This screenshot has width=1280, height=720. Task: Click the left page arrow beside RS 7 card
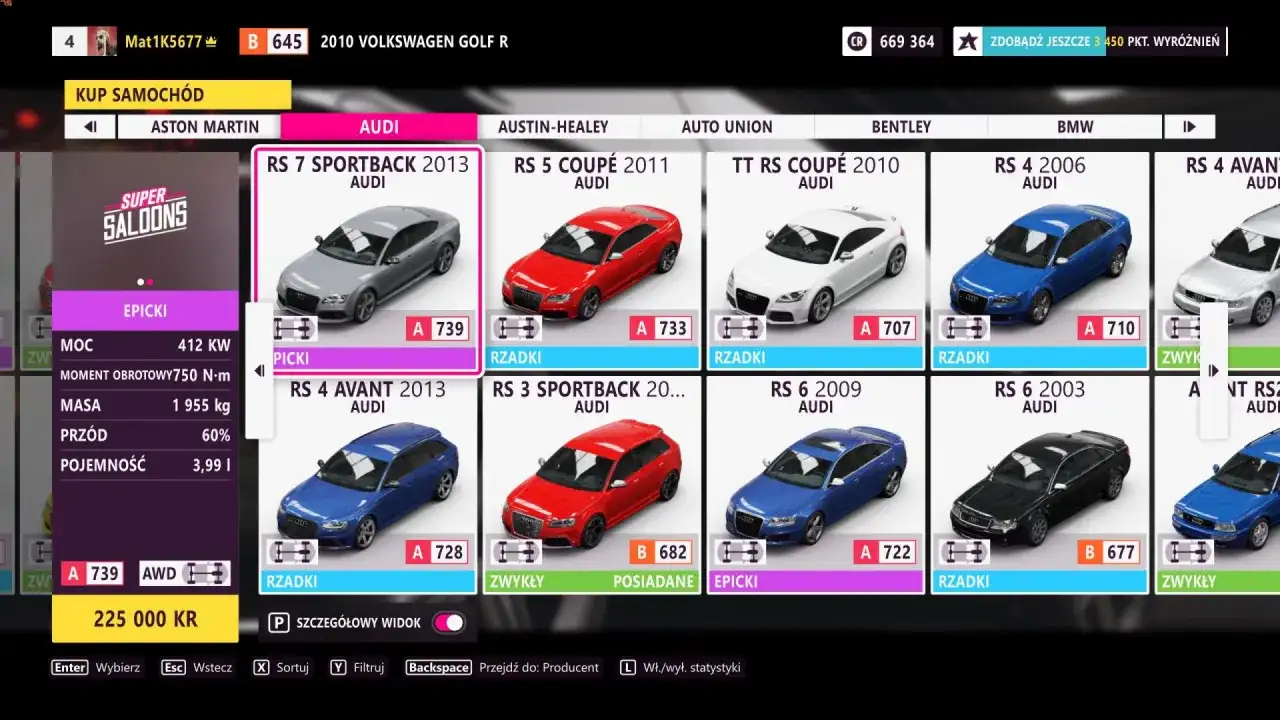[x=258, y=370]
